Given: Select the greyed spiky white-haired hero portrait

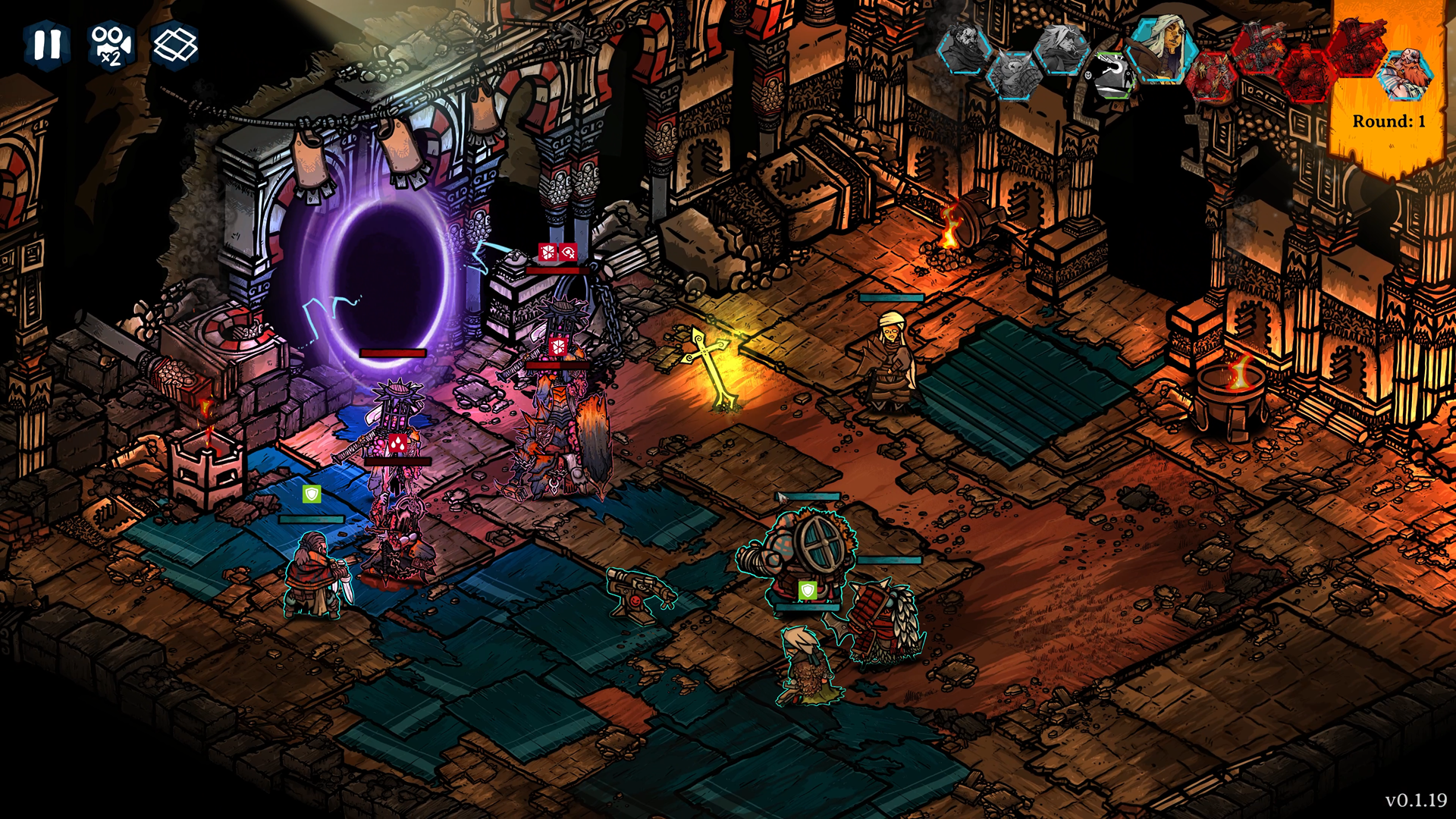Looking at the screenshot, I should pos(1060,47).
